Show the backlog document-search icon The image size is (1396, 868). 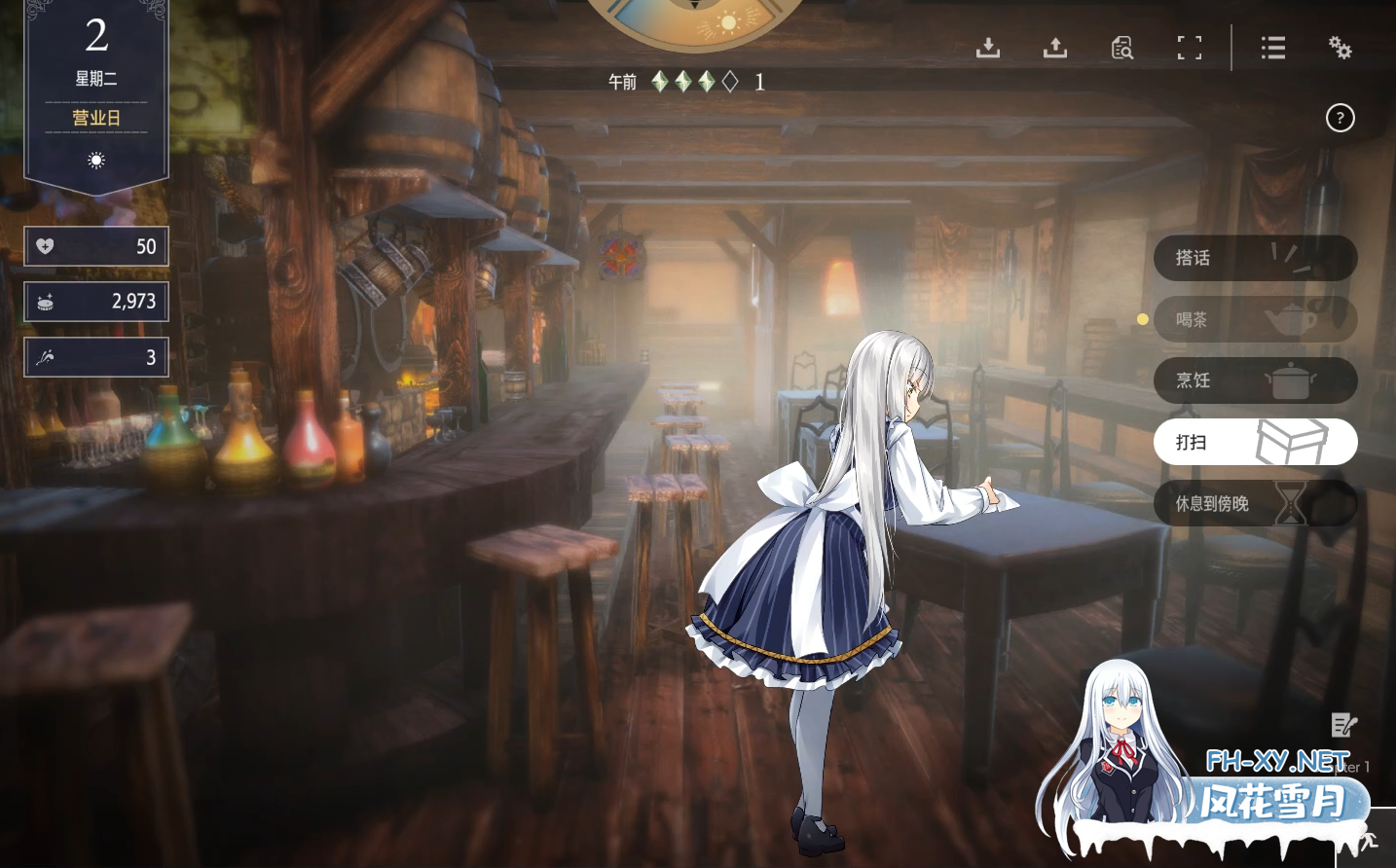(x=1122, y=48)
